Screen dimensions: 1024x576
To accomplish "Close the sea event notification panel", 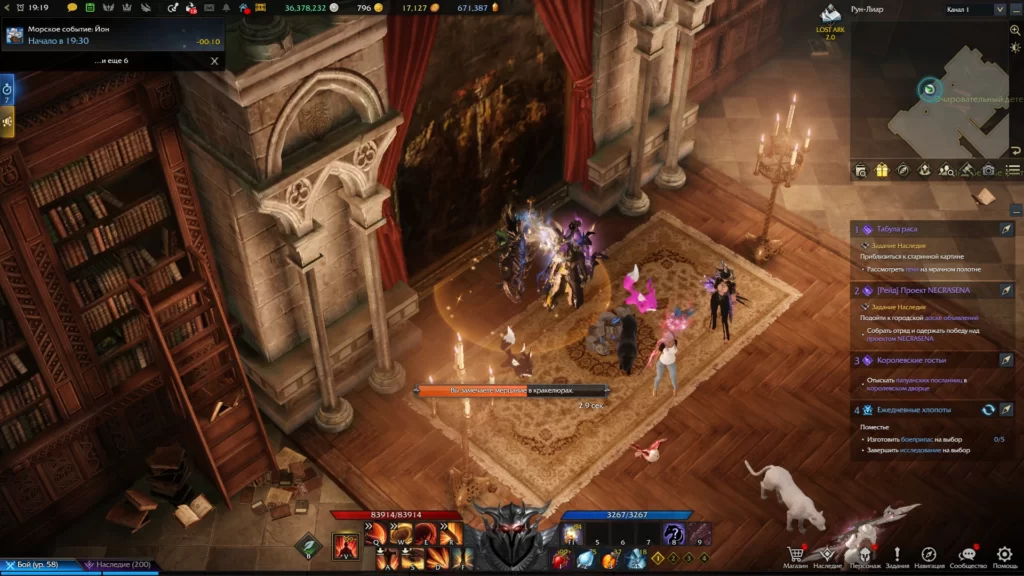I will pyautogui.click(x=214, y=61).
